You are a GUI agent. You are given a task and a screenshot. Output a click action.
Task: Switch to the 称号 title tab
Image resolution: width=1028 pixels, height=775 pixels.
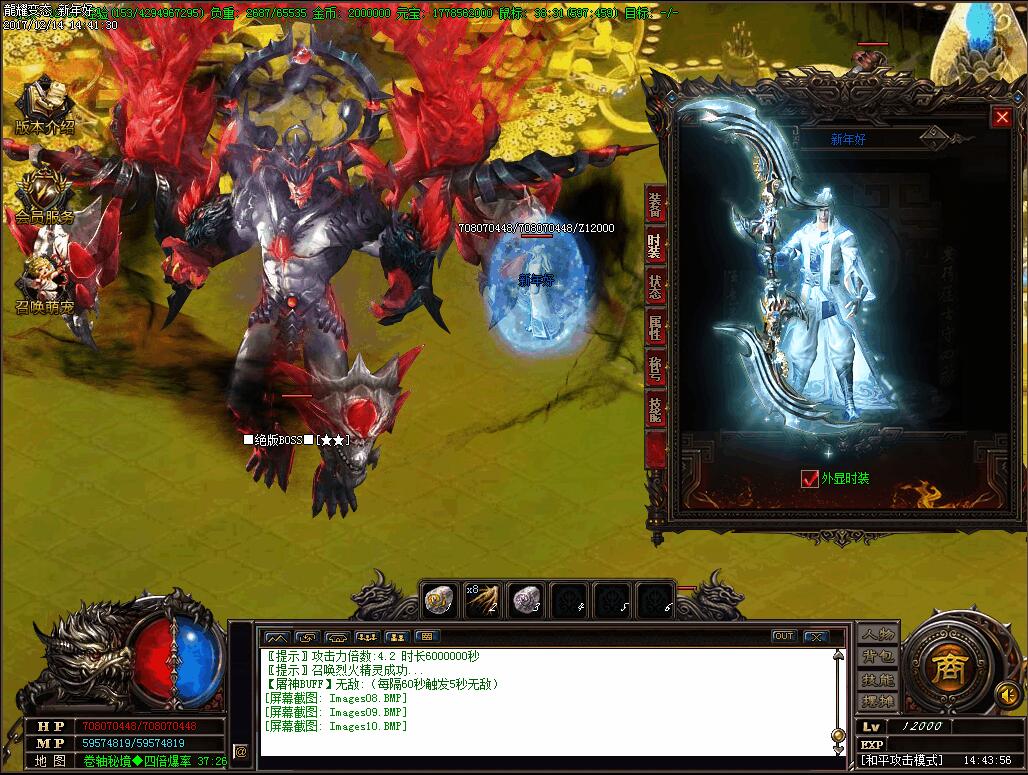pyautogui.click(x=654, y=369)
